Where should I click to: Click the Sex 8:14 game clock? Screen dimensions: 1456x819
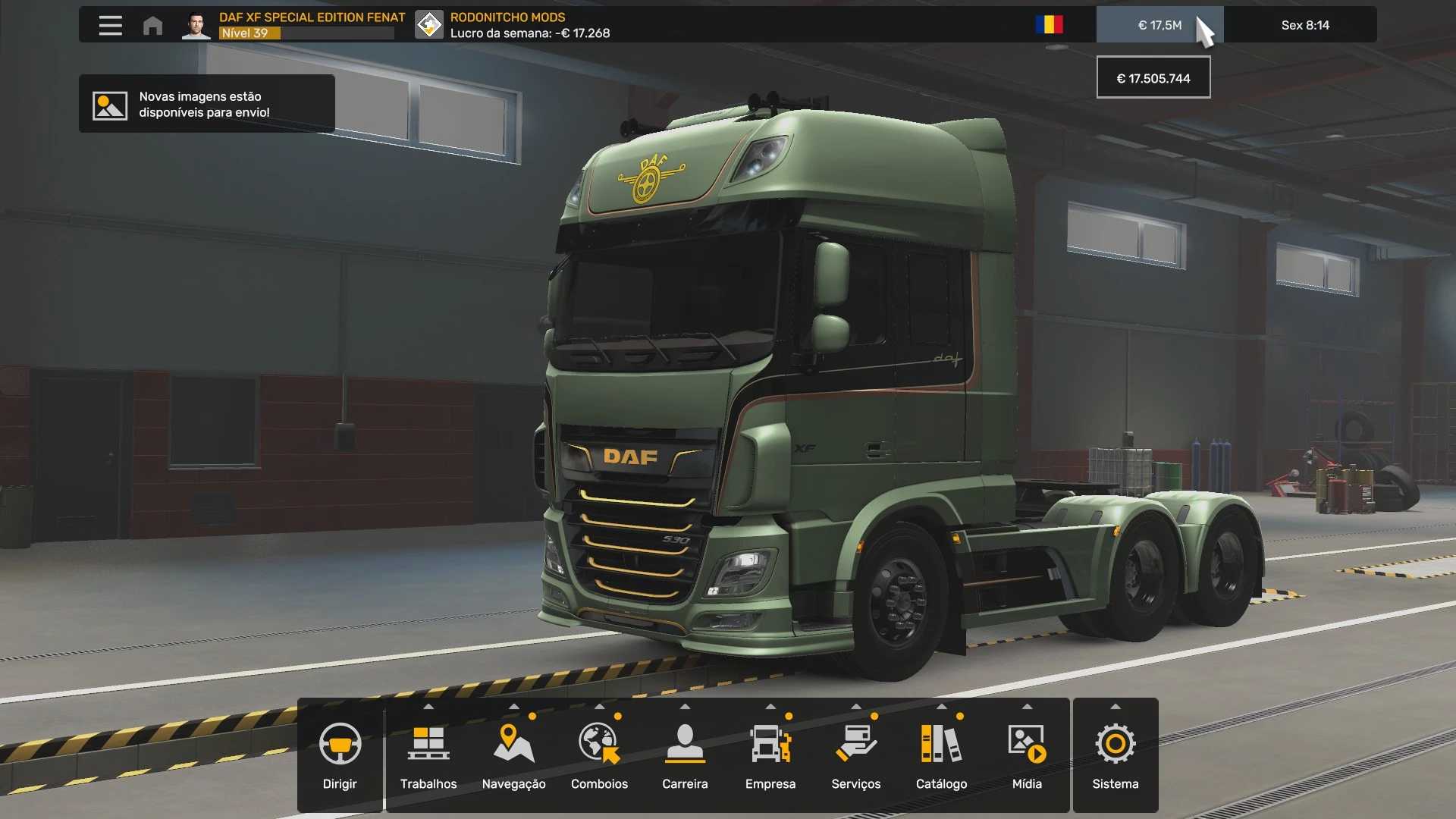click(1304, 25)
